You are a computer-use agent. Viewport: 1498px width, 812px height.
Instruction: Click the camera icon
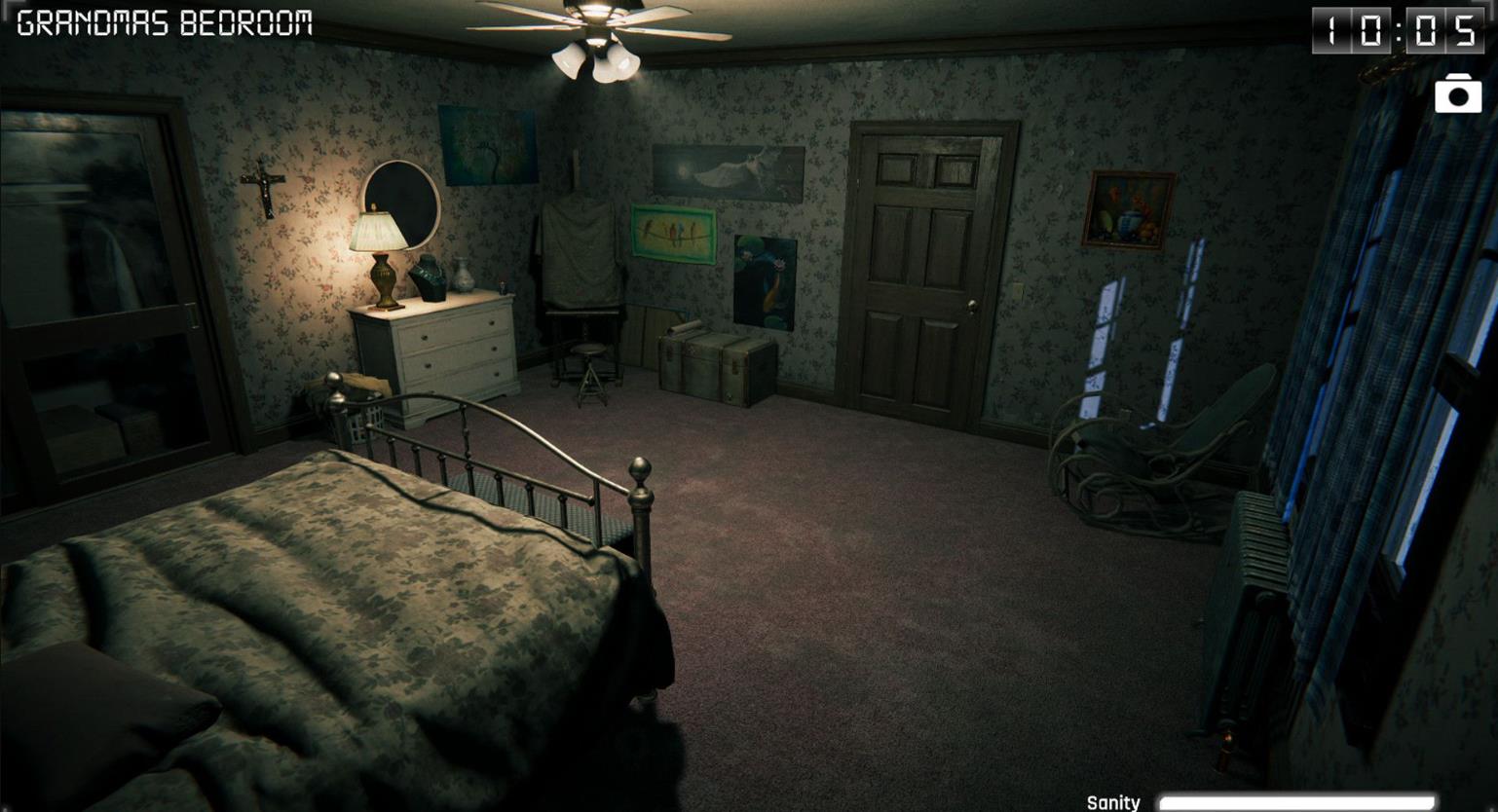click(x=1457, y=94)
